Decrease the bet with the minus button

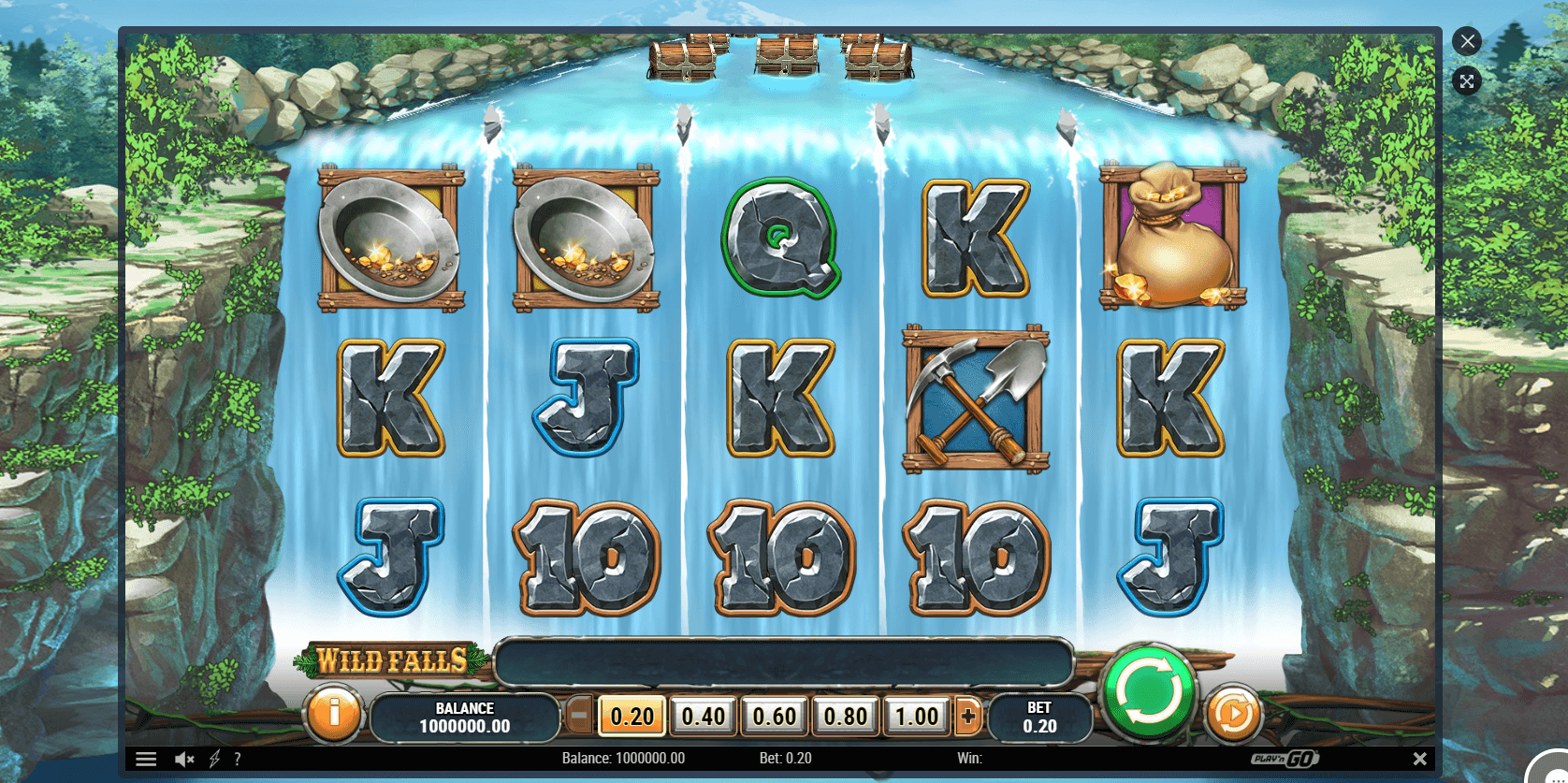tap(579, 718)
